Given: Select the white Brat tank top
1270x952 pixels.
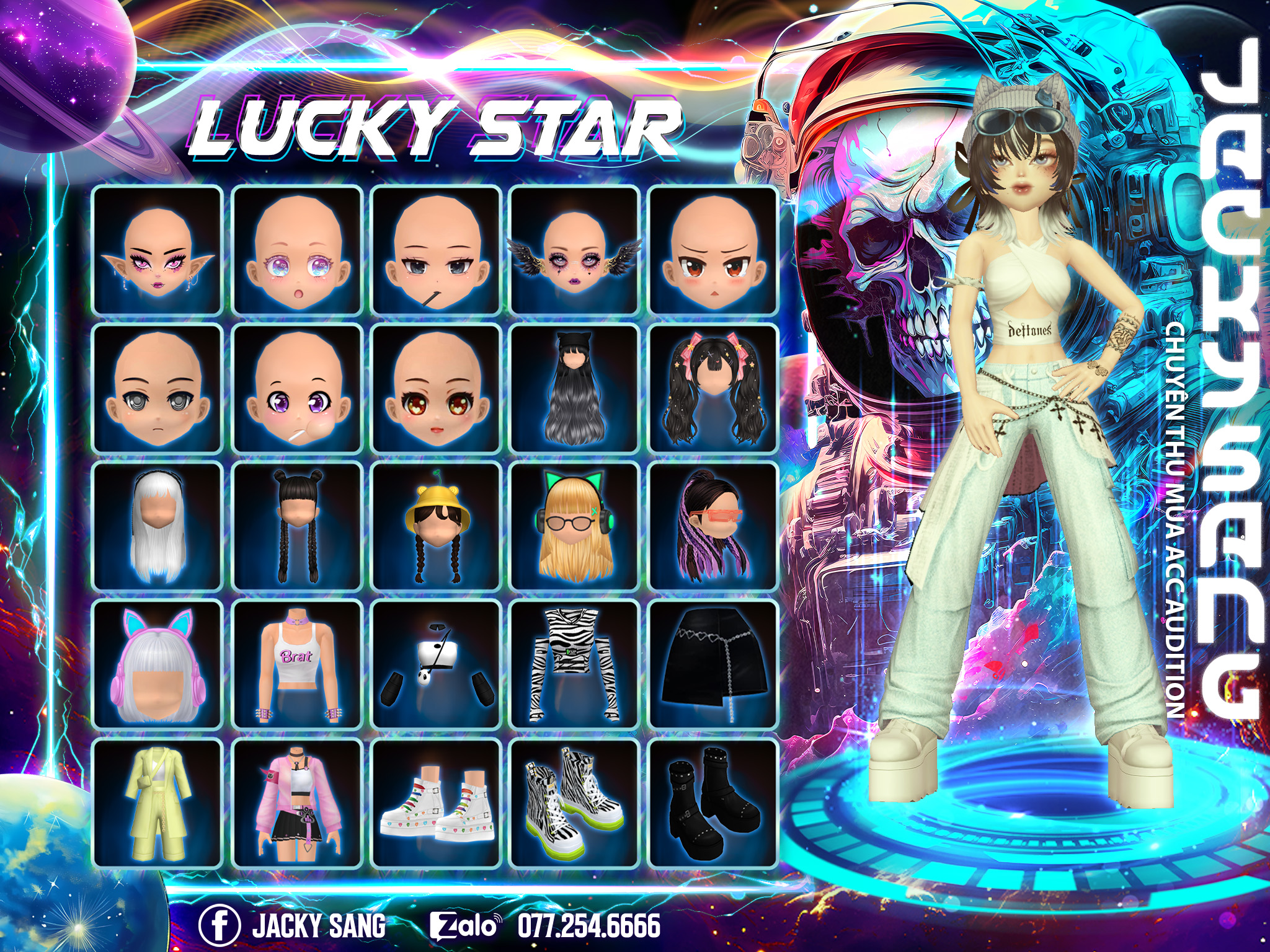Looking at the screenshot, I should [x=296, y=665].
